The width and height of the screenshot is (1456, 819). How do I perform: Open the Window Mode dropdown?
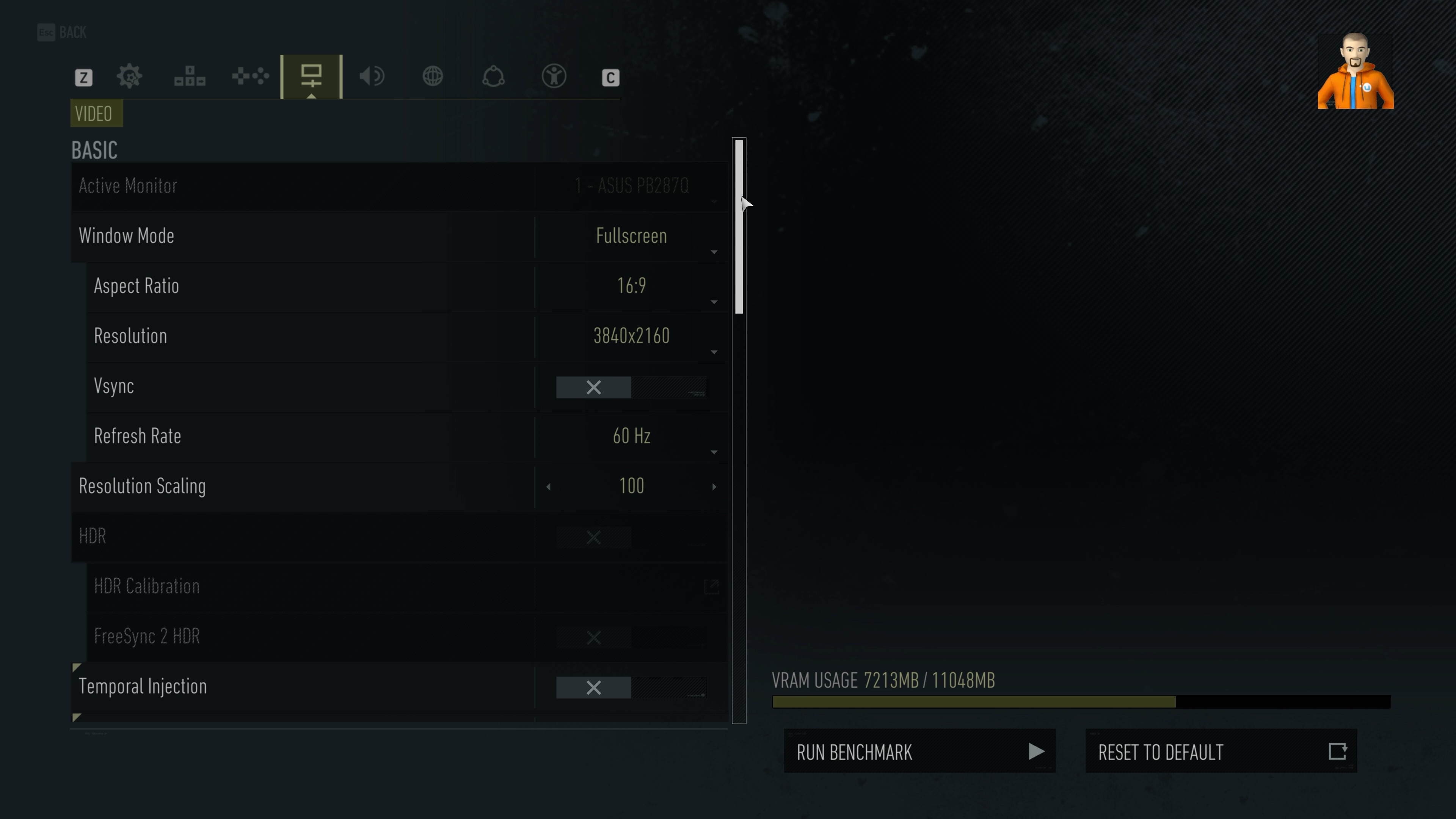click(631, 236)
